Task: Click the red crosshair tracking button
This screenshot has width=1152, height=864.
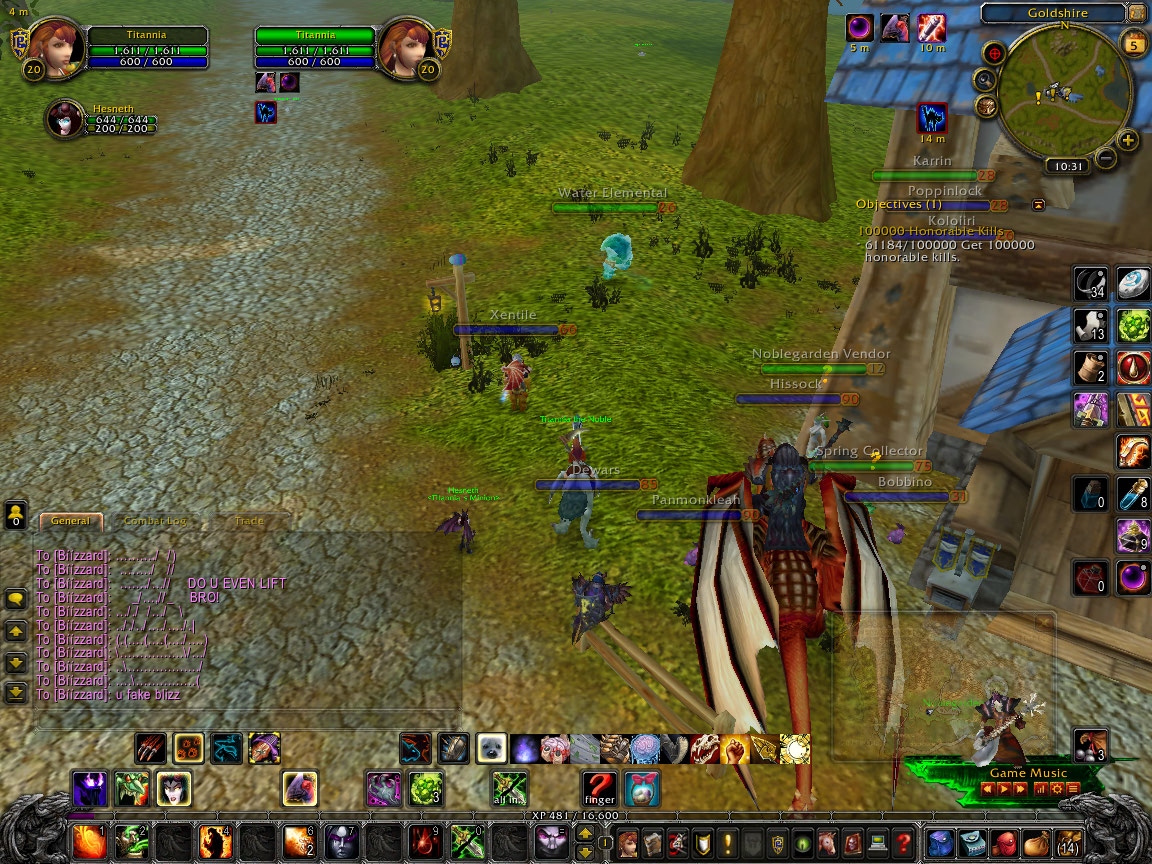Action: tap(994, 53)
